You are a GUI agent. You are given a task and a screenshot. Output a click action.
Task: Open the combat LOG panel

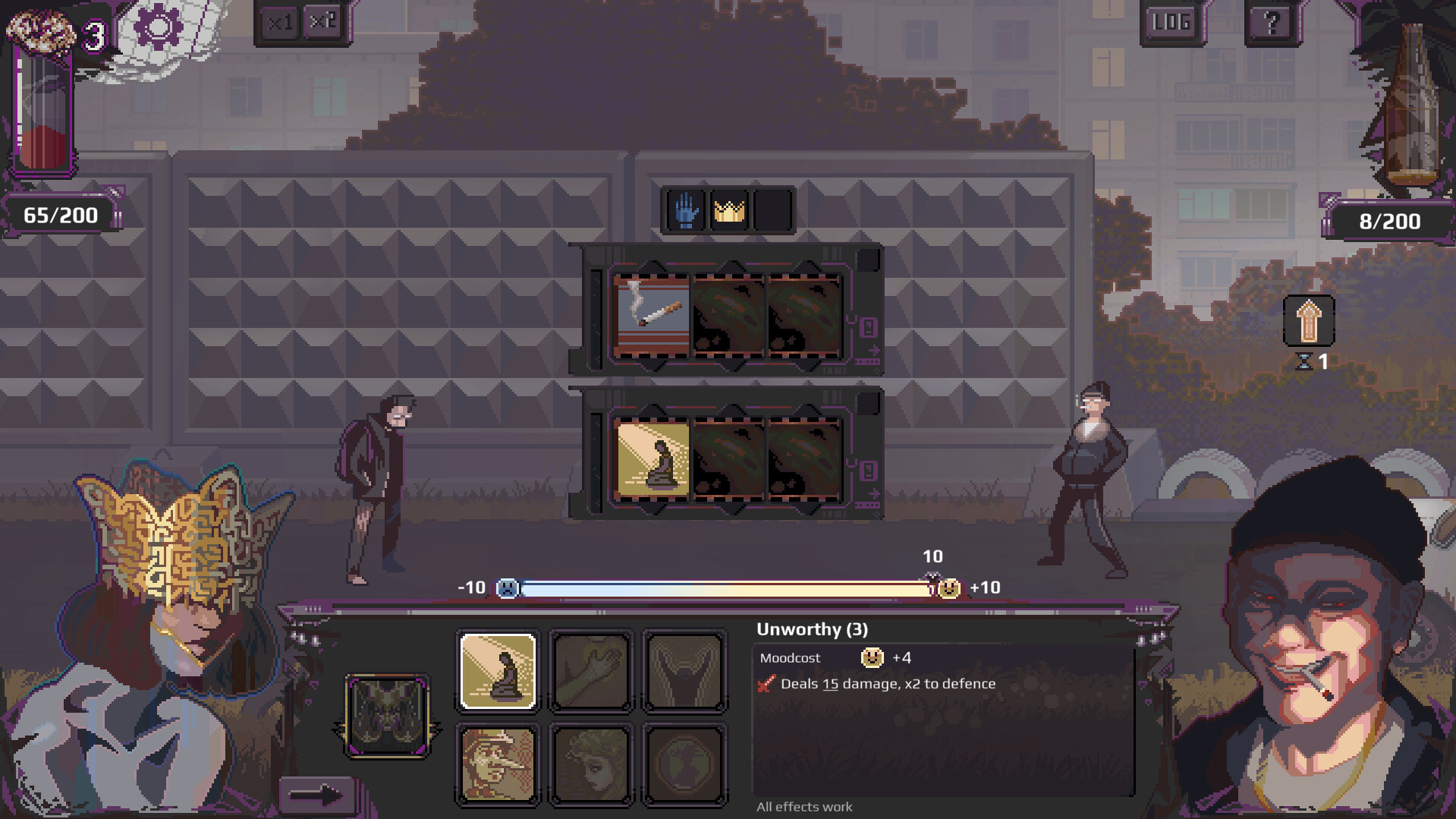click(x=1171, y=20)
